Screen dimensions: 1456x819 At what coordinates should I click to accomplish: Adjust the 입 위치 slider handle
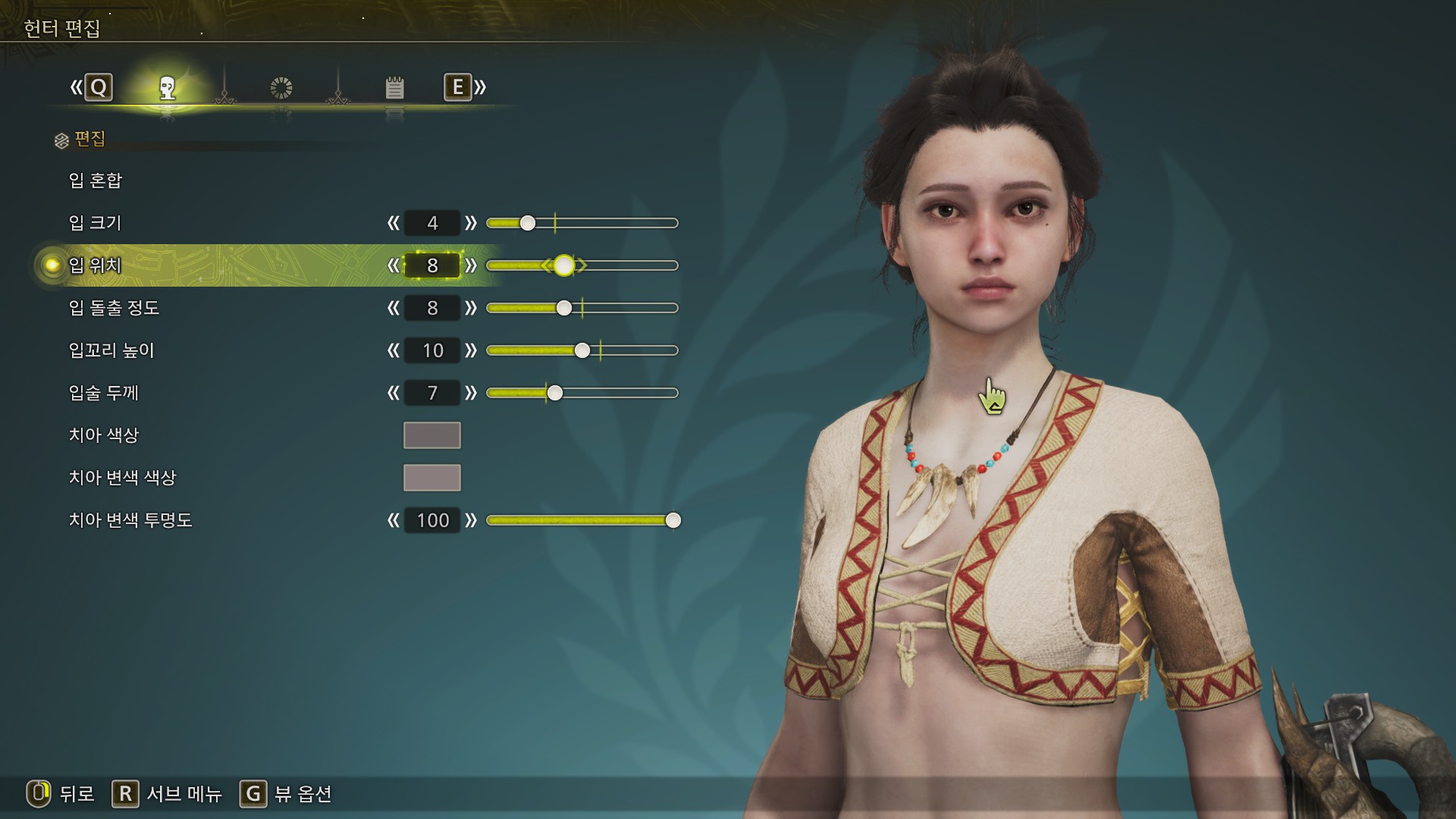click(563, 265)
